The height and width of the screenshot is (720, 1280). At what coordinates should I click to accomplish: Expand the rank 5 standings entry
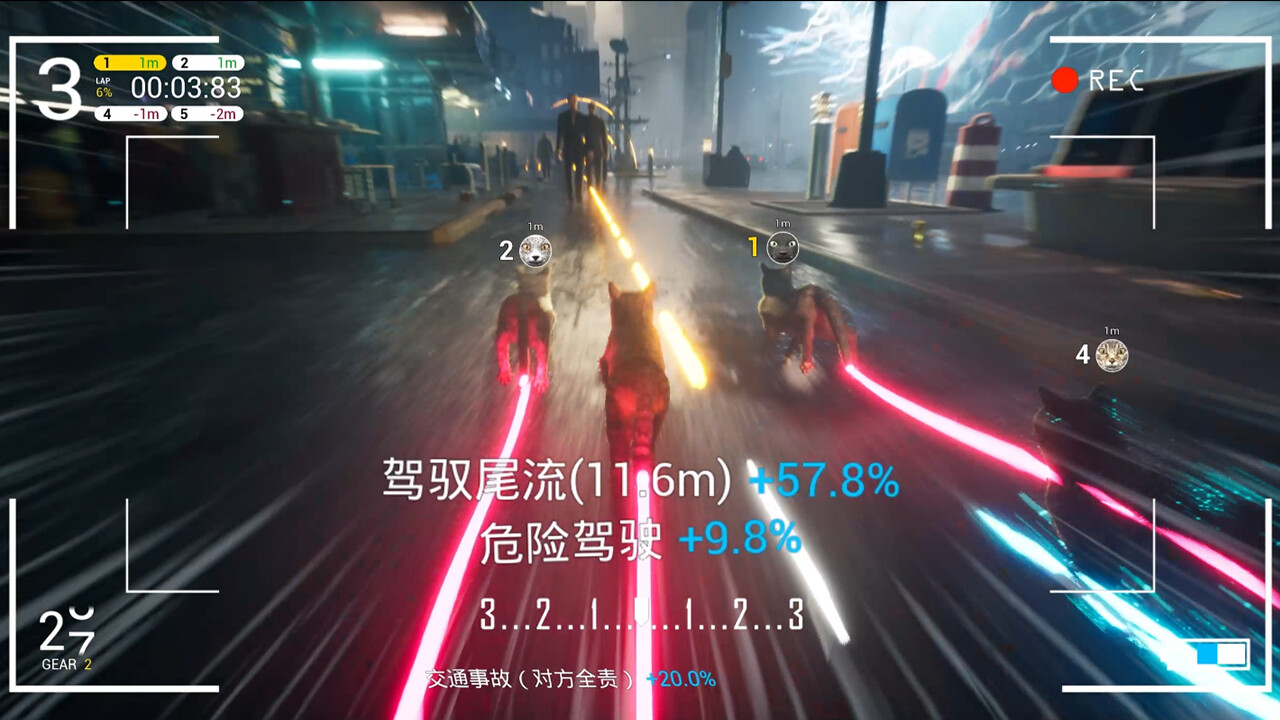(210, 112)
